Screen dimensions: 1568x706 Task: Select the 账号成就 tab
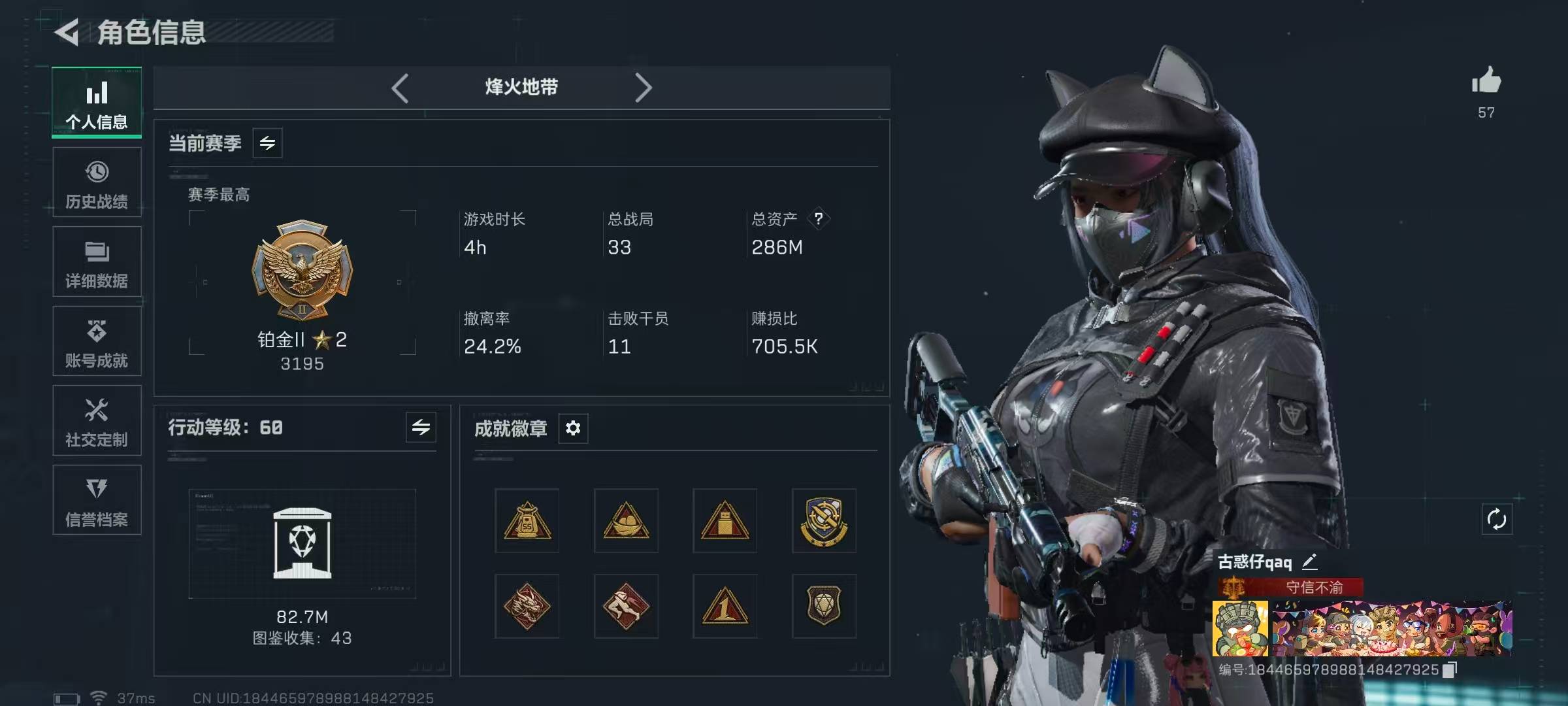[x=97, y=342]
